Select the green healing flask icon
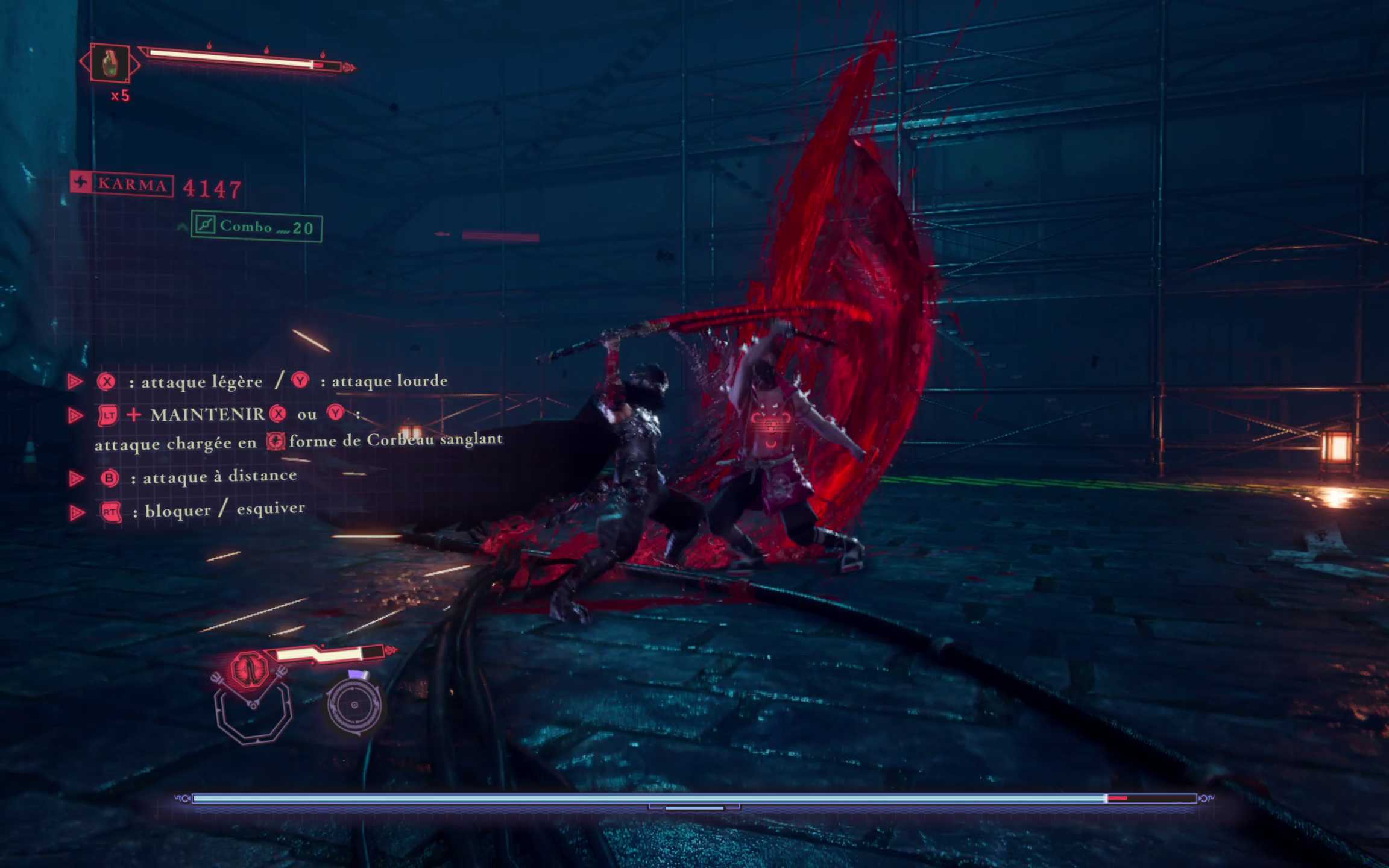 110,63
